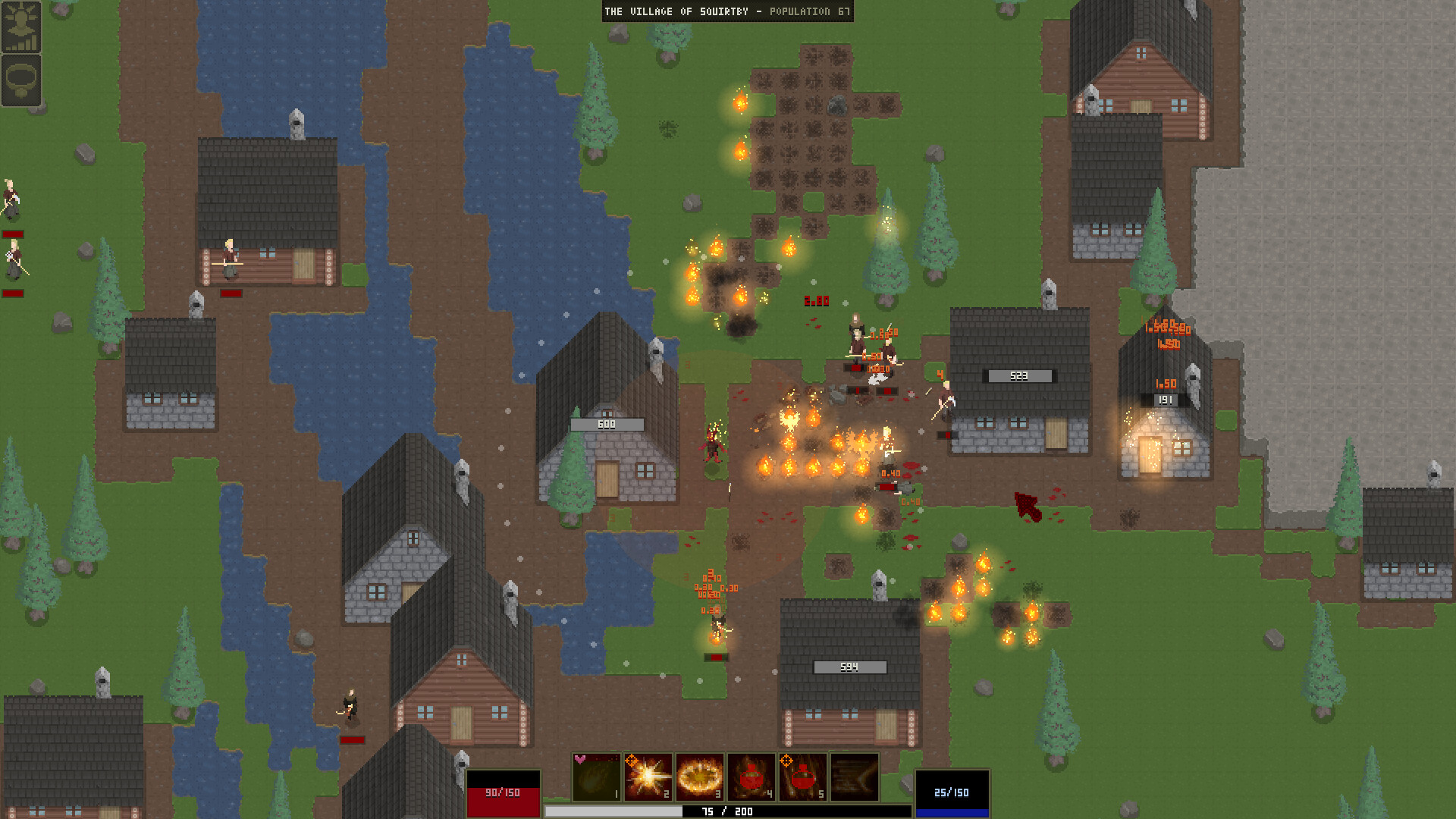Open the character stats panel icon
Screen dimensions: 1456x819
click(20, 27)
